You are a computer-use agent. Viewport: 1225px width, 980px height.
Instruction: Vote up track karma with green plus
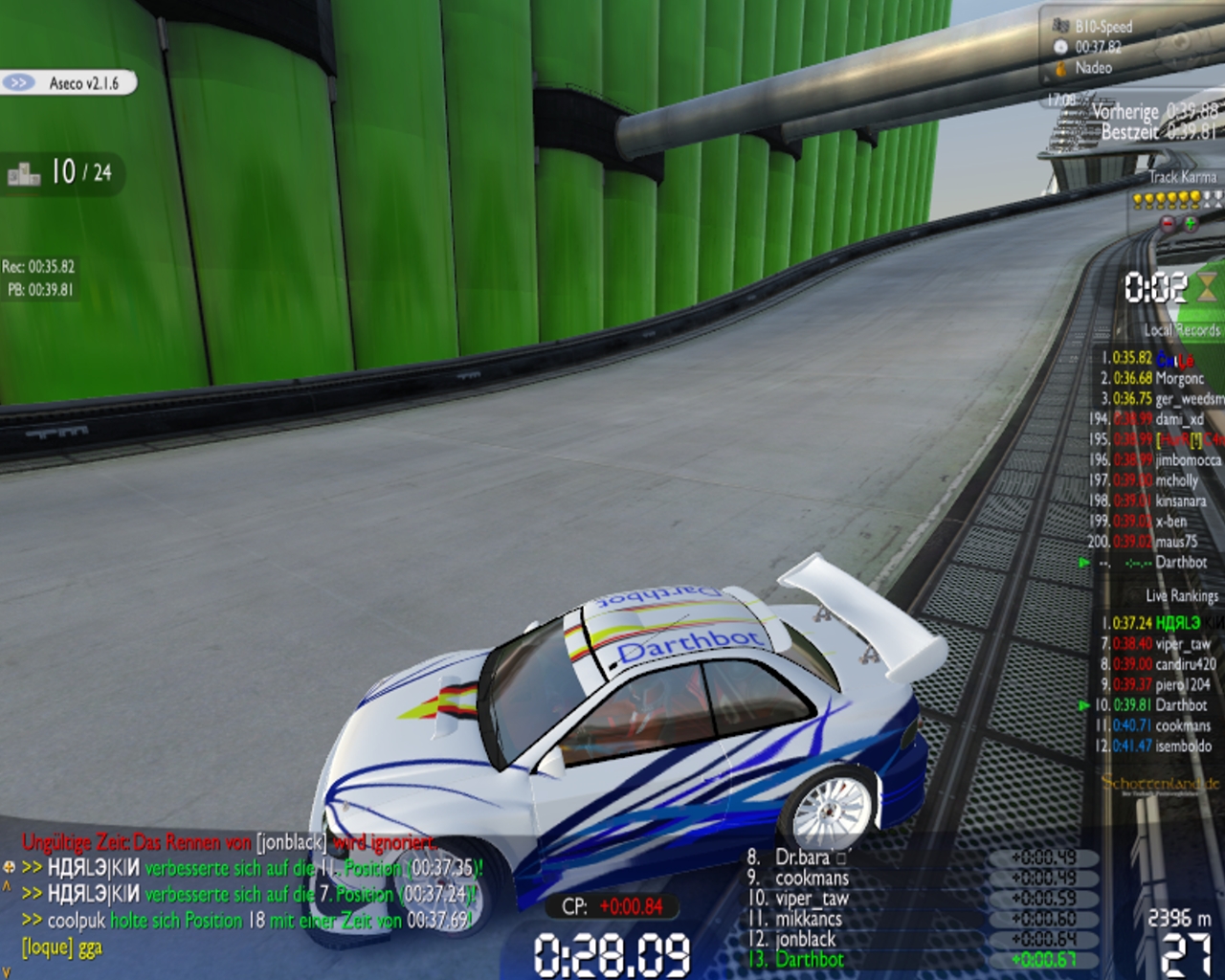click(1190, 223)
